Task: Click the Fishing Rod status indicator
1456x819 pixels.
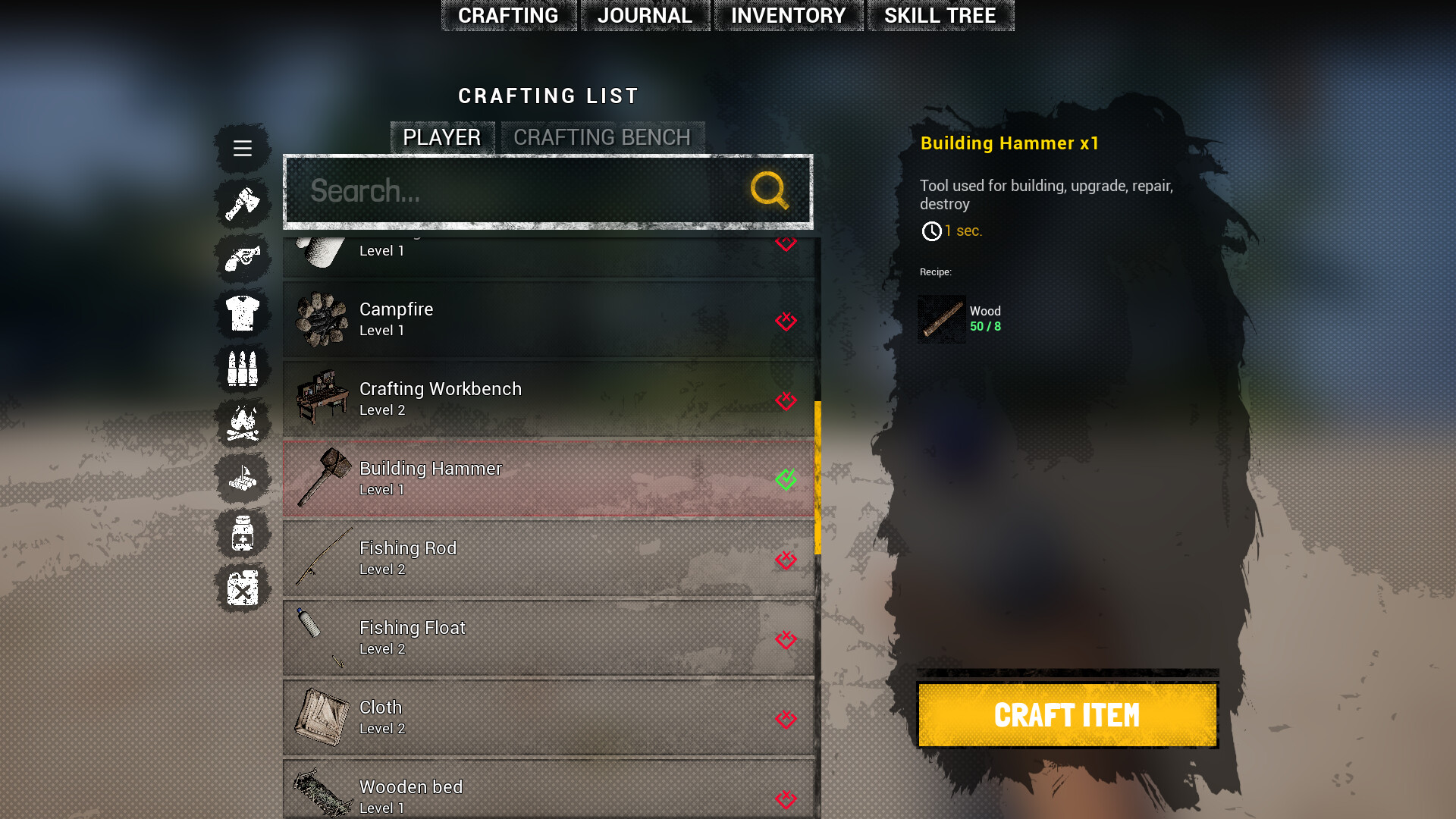Action: (x=786, y=559)
